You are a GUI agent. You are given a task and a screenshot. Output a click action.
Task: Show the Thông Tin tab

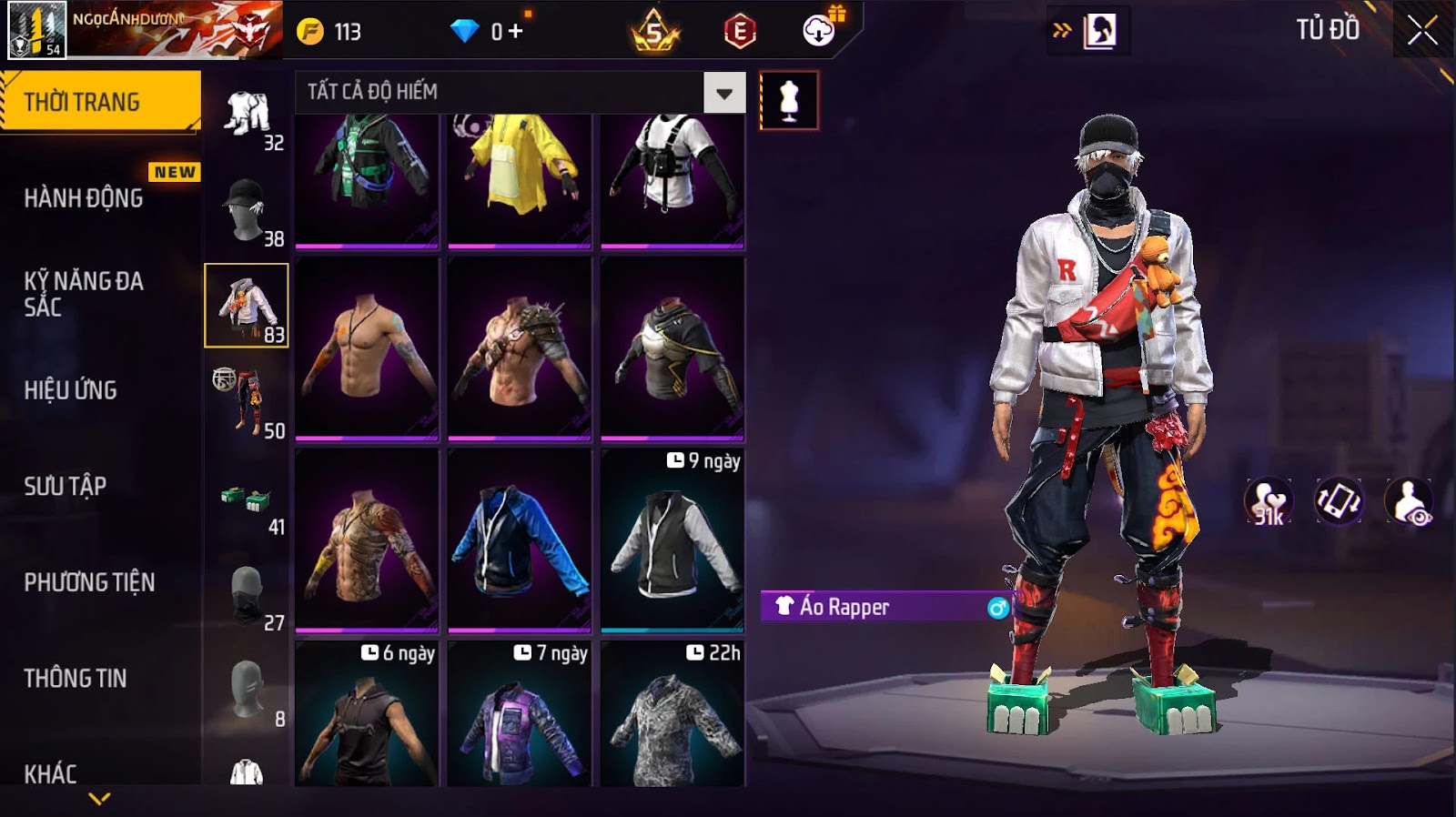76,678
